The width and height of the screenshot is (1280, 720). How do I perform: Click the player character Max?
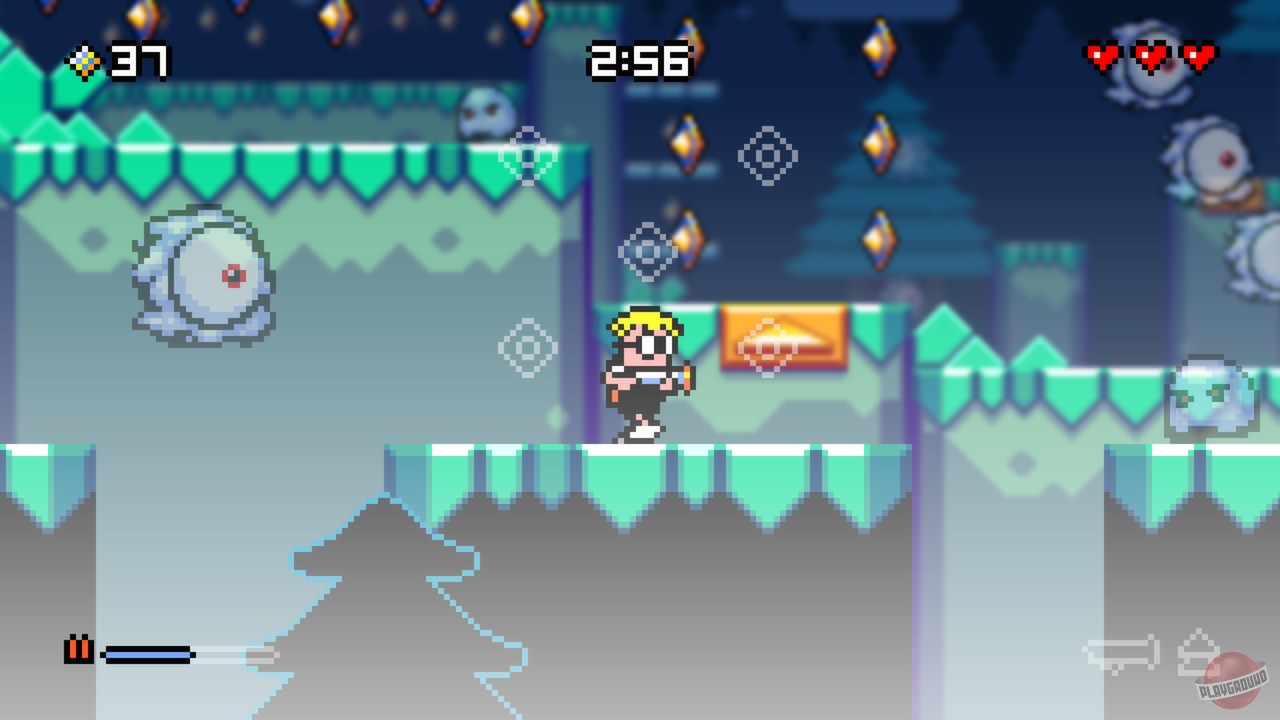648,375
